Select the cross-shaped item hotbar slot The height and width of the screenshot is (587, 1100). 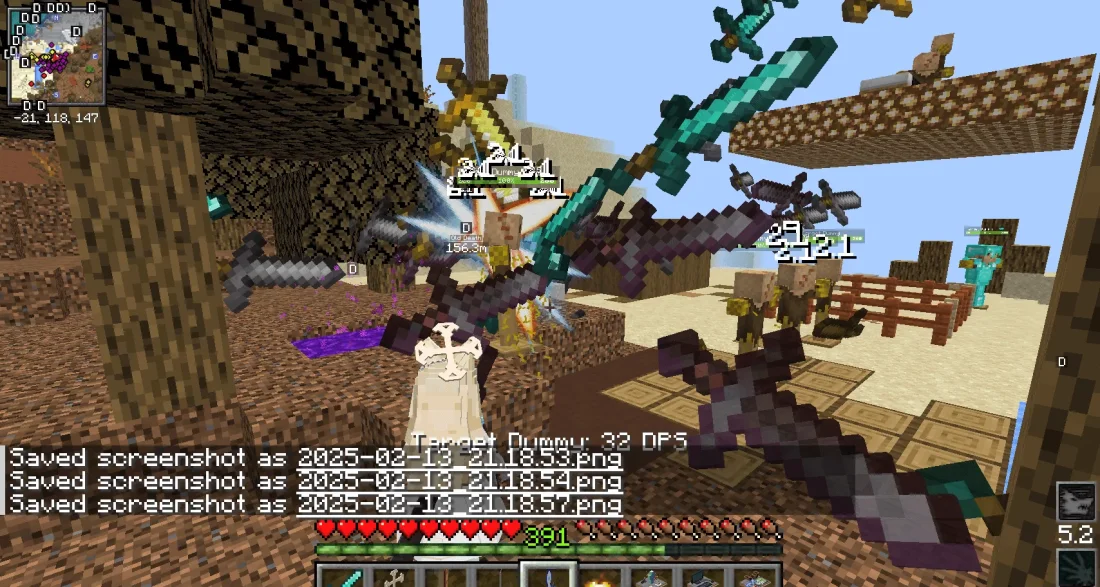pyautogui.click(x=392, y=576)
